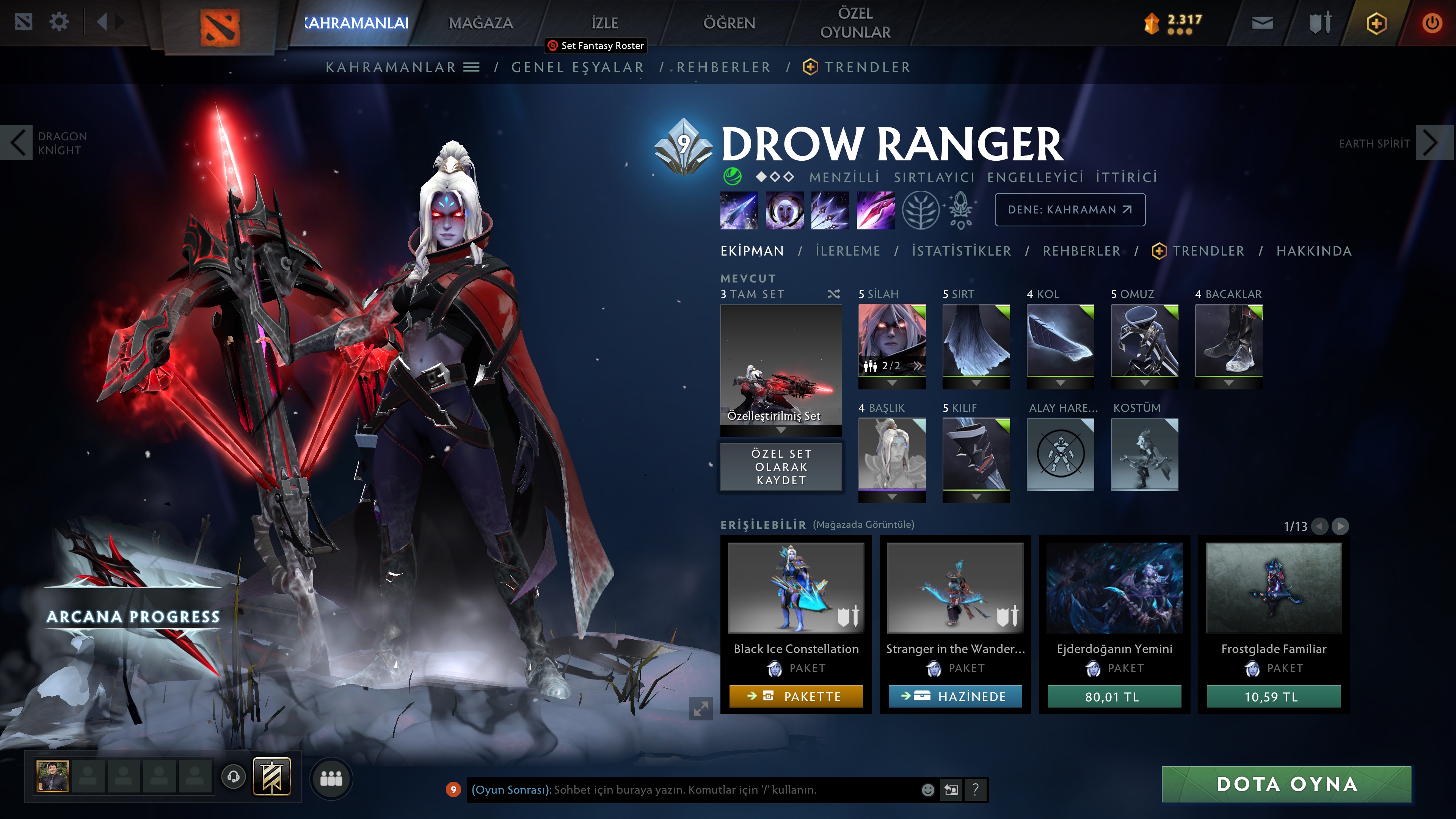Open ARCANA PROGRESS panel
The image size is (1456, 819).
pyautogui.click(x=133, y=617)
